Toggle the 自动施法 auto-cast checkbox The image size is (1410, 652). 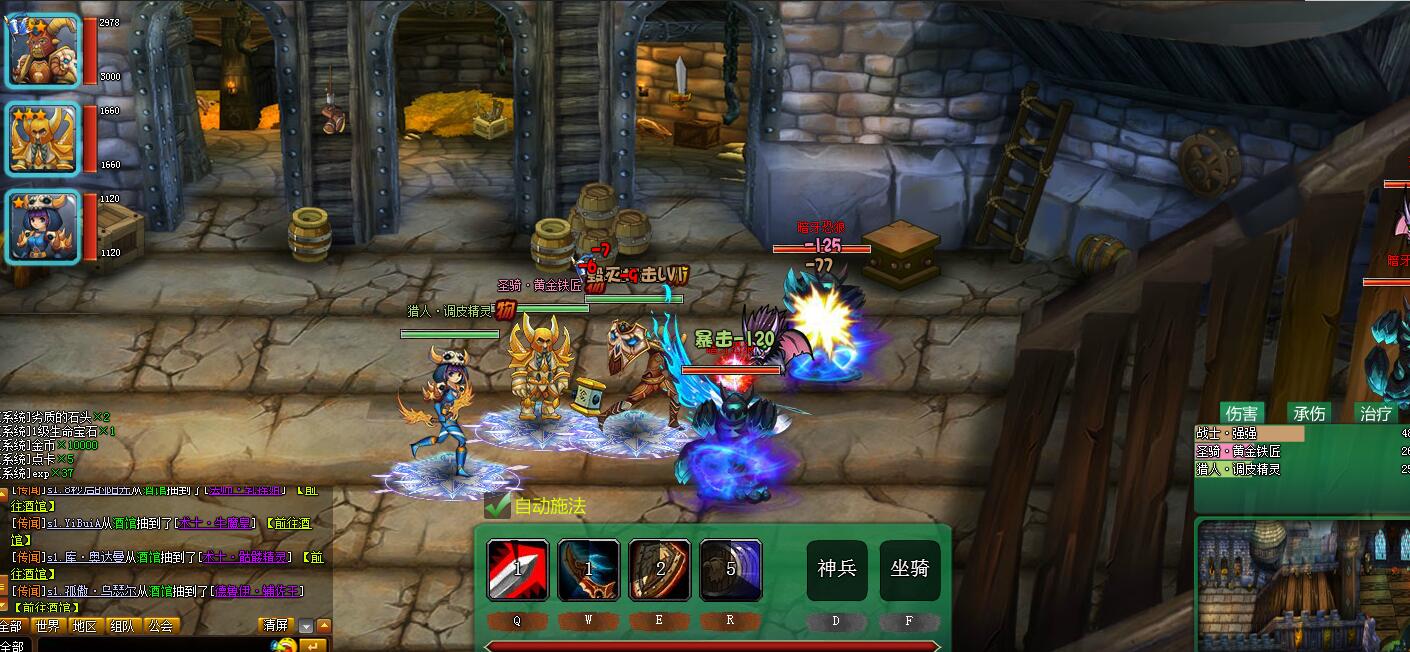[498, 506]
